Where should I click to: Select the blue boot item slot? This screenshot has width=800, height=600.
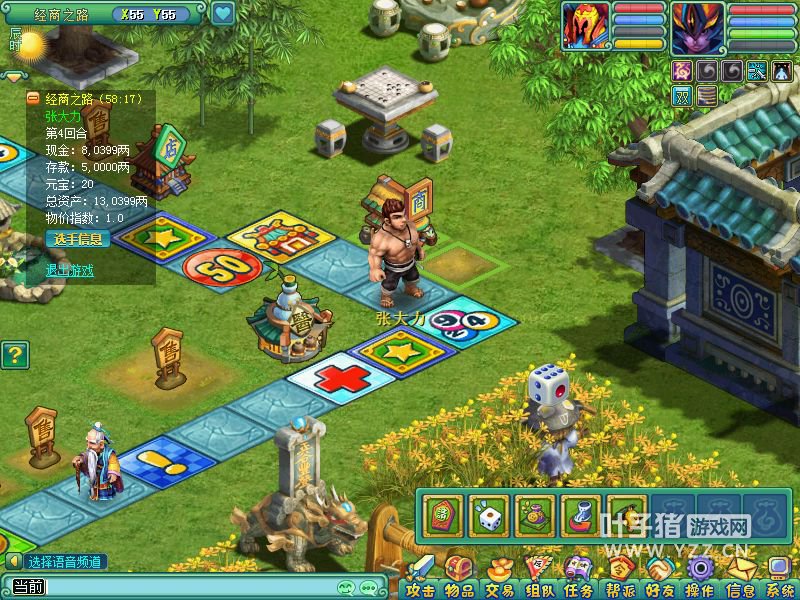point(581,516)
